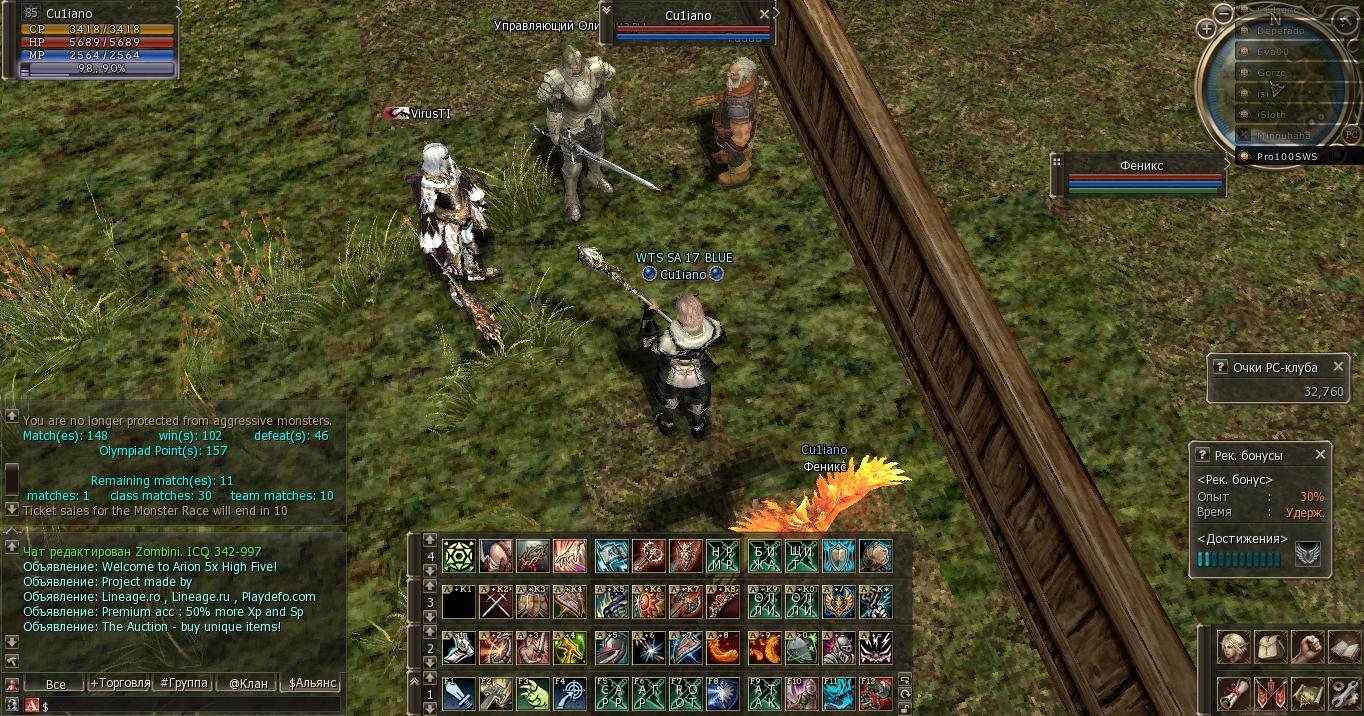Click the chat message input field
Image resolution: width=1364 pixels, height=716 pixels.
tap(190, 706)
